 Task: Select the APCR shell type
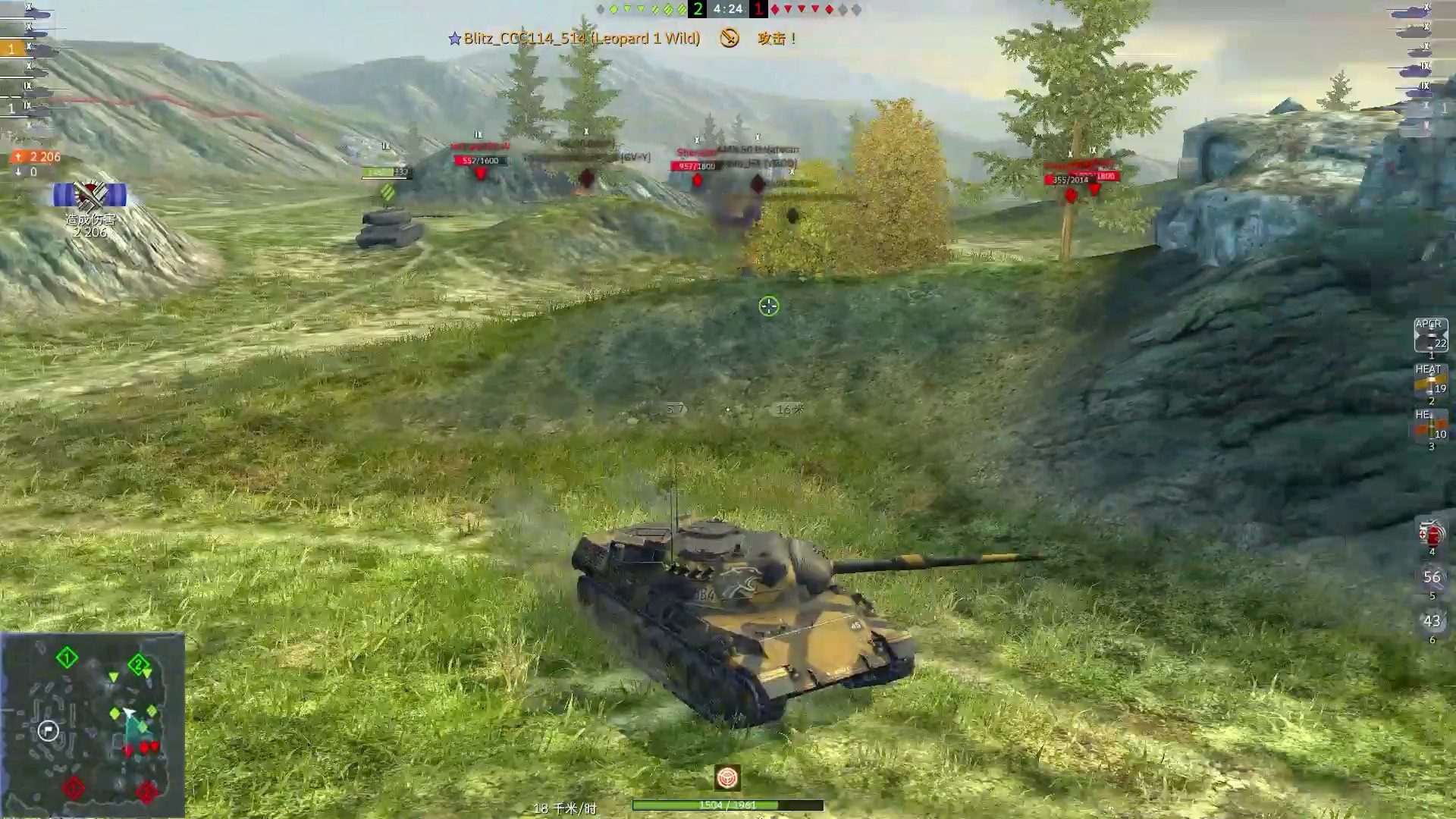coord(1430,335)
